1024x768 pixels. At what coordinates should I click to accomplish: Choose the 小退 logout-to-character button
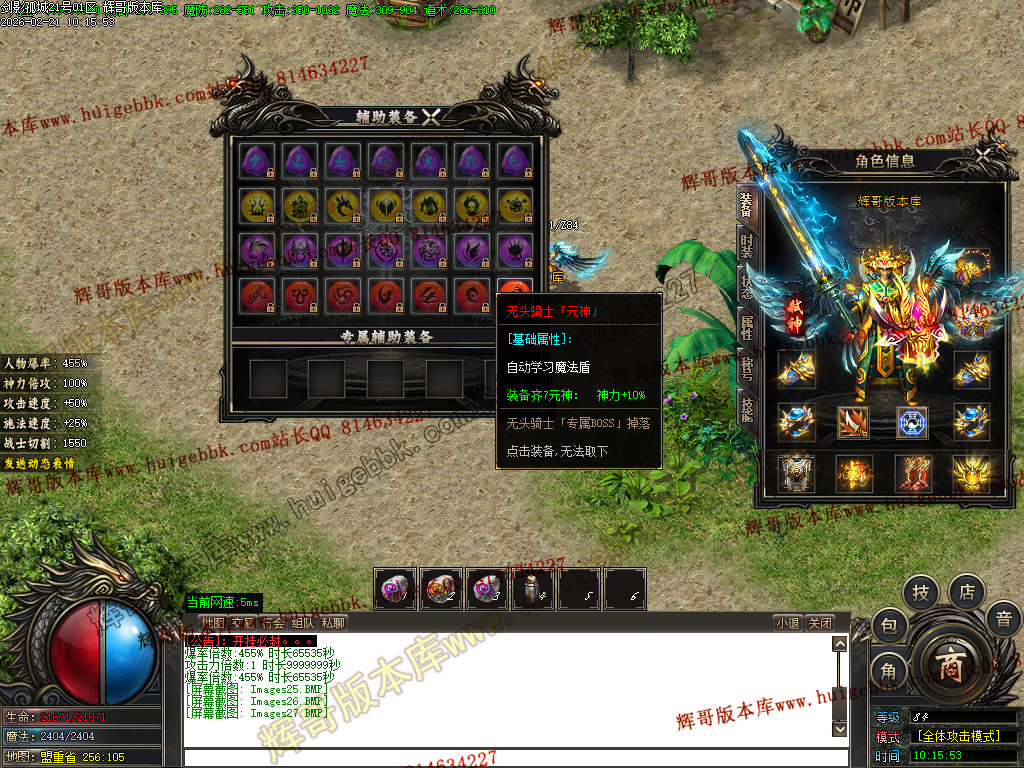pos(787,623)
